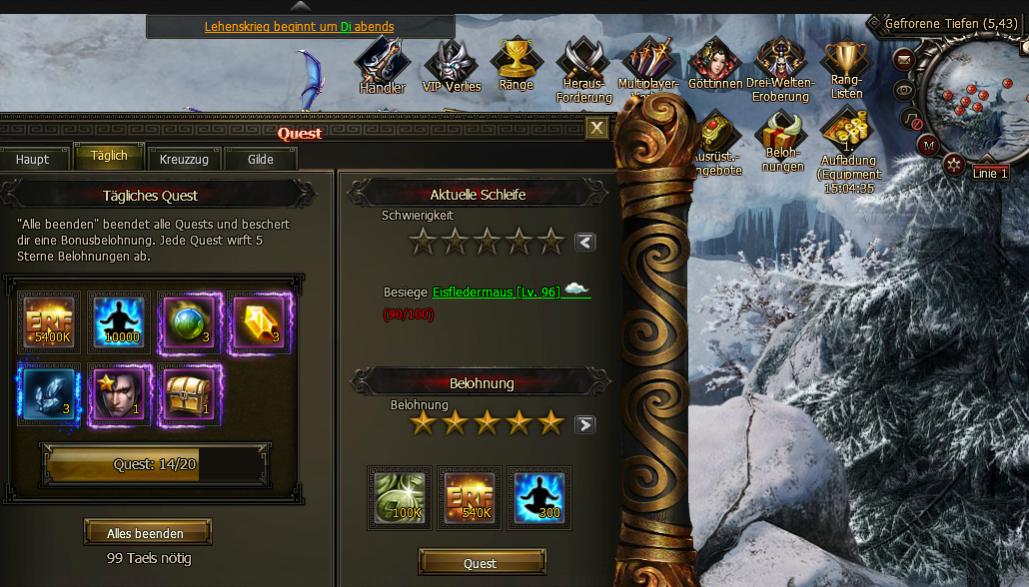Click the Lehenskrieg announcement link

(x=299, y=27)
